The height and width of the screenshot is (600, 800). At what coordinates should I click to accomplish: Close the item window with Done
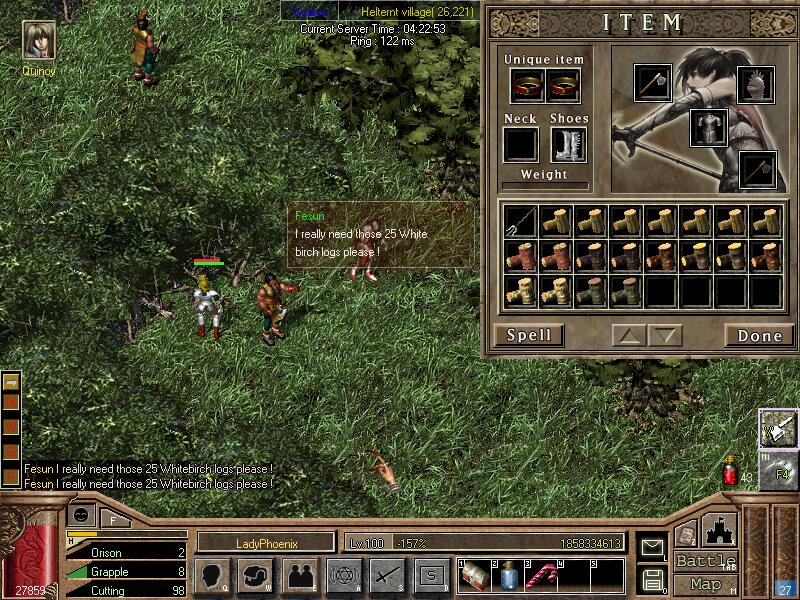pos(760,335)
